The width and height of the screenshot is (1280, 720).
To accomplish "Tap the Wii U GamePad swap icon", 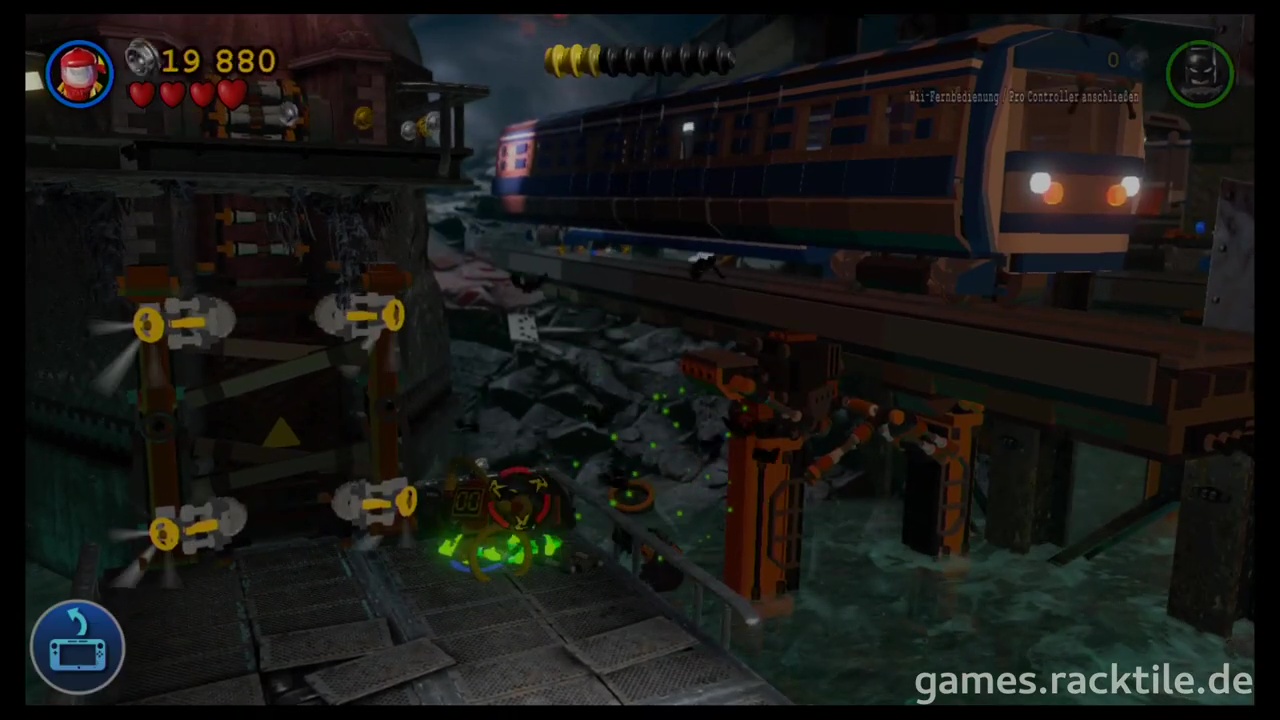I will (x=78, y=646).
